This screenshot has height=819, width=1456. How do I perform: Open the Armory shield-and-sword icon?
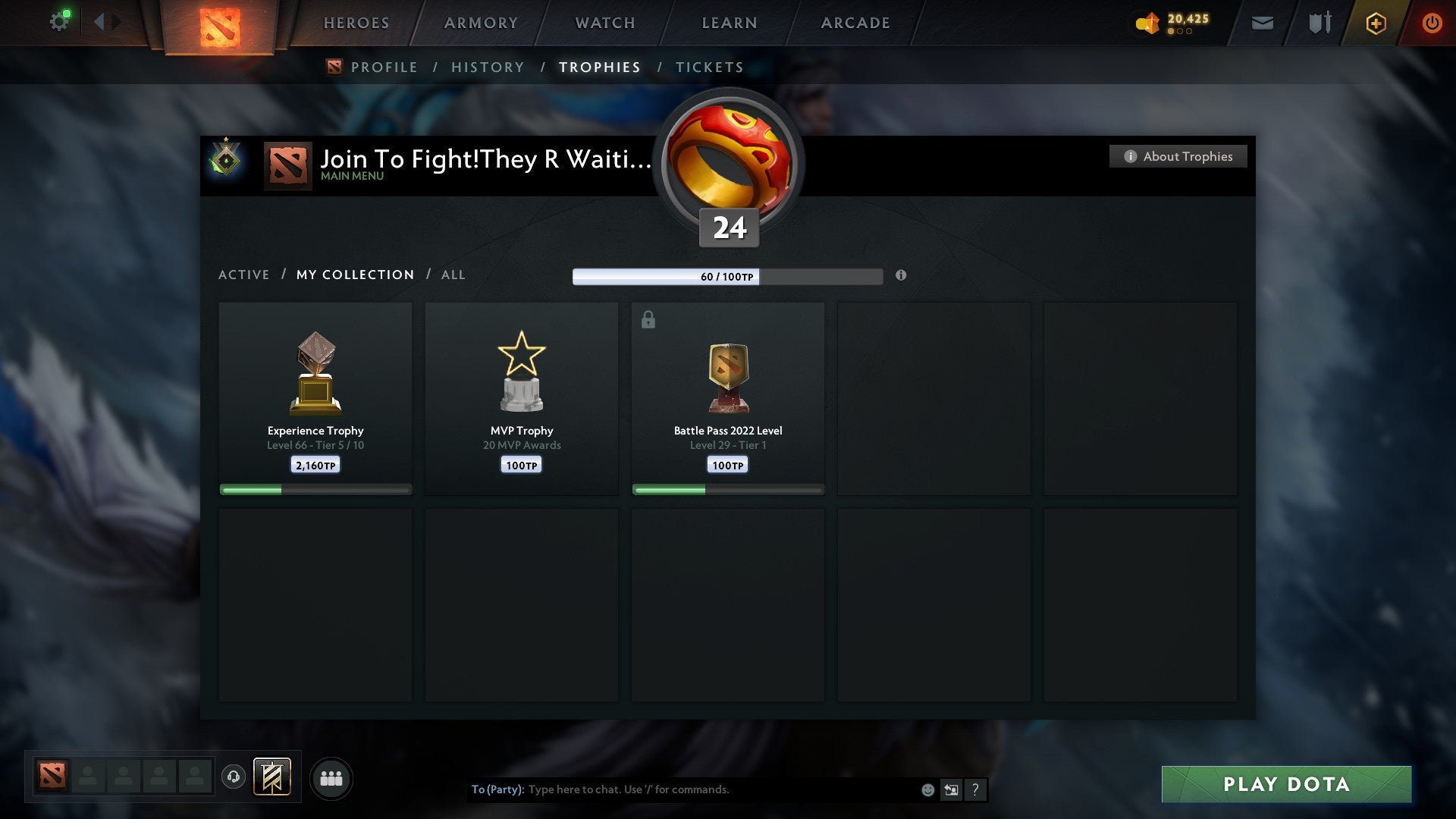[x=1319, y=24]
